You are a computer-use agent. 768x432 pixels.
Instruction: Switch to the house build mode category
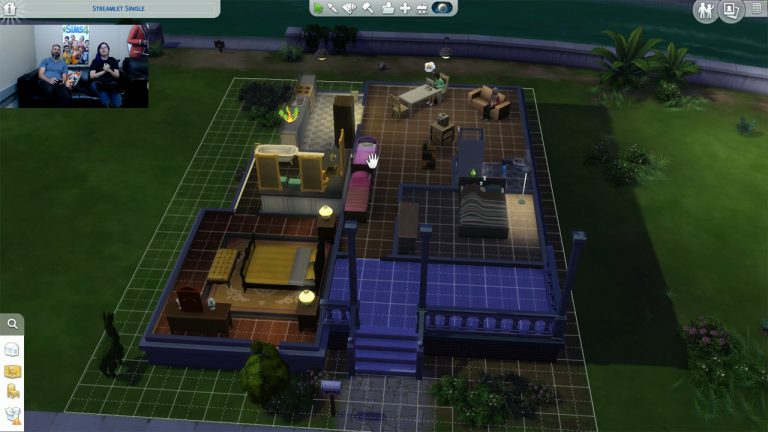click(x=12, y=350)
